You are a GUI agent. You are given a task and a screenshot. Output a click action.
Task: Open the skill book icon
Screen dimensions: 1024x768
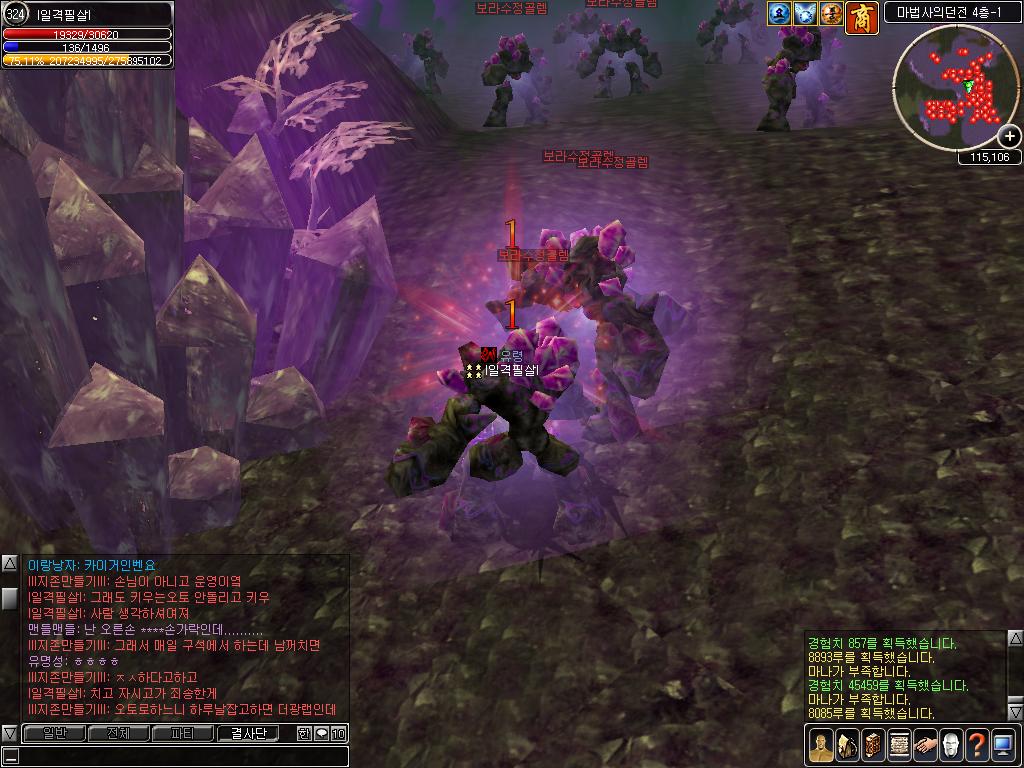873,745
